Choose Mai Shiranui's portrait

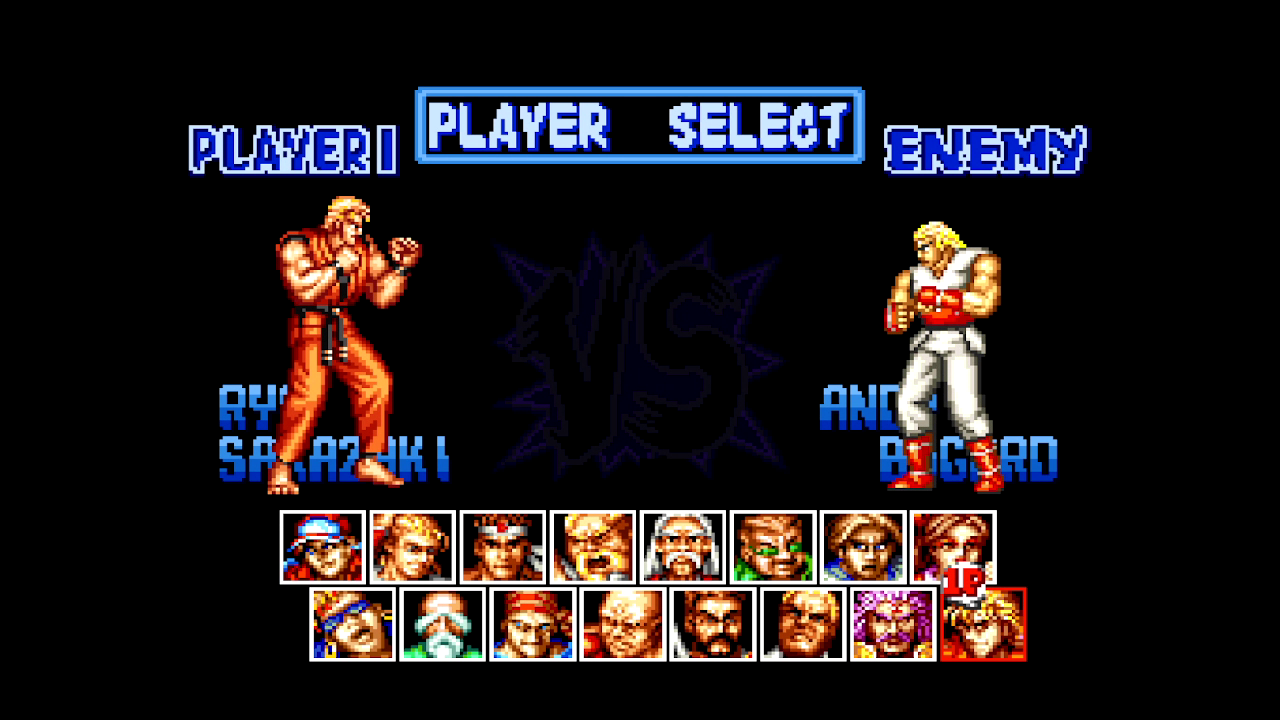pos(952,547)
